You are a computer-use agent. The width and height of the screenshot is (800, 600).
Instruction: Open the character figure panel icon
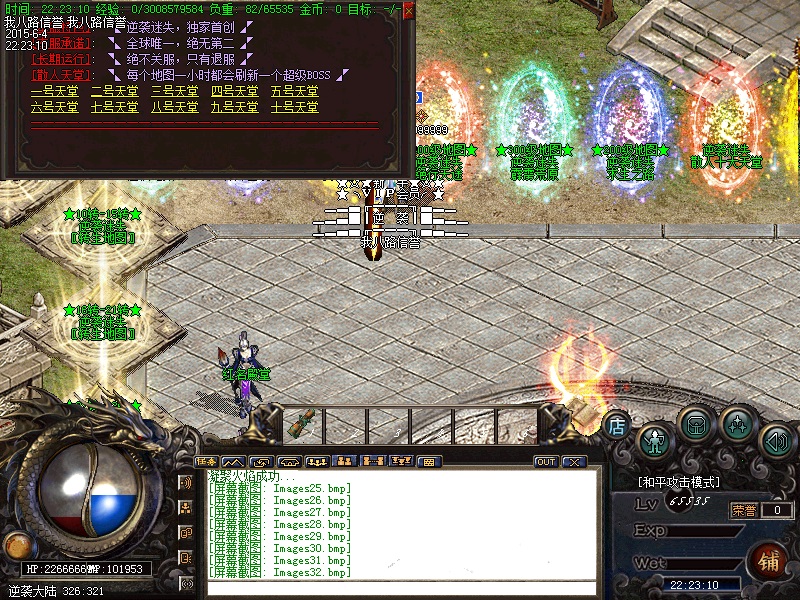pyautogui.click(x=655, y=440)
